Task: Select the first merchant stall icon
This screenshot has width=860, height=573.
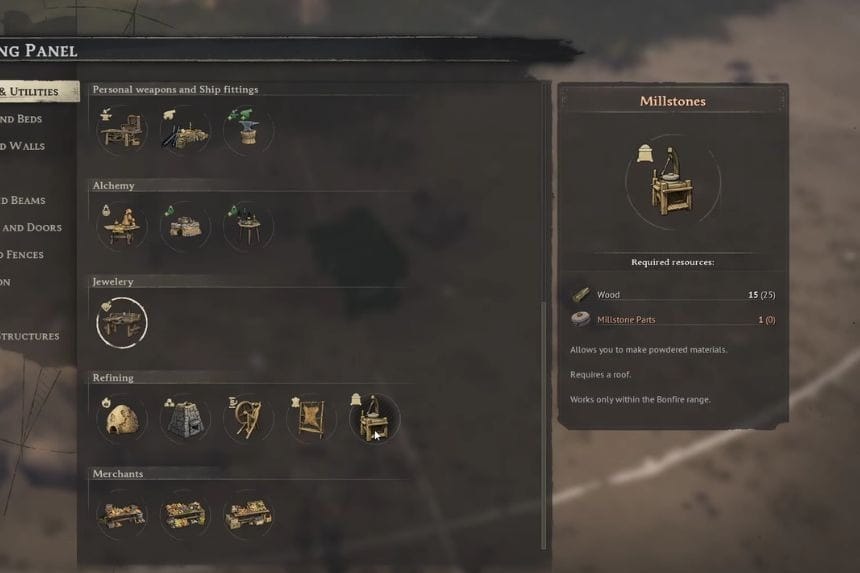Action: tap(122, 514)
